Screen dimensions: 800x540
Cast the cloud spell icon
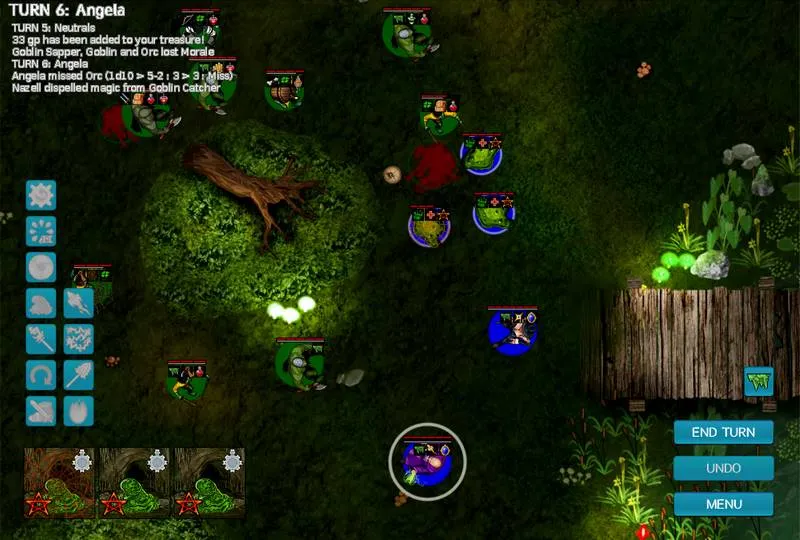[x=41, y=302]
